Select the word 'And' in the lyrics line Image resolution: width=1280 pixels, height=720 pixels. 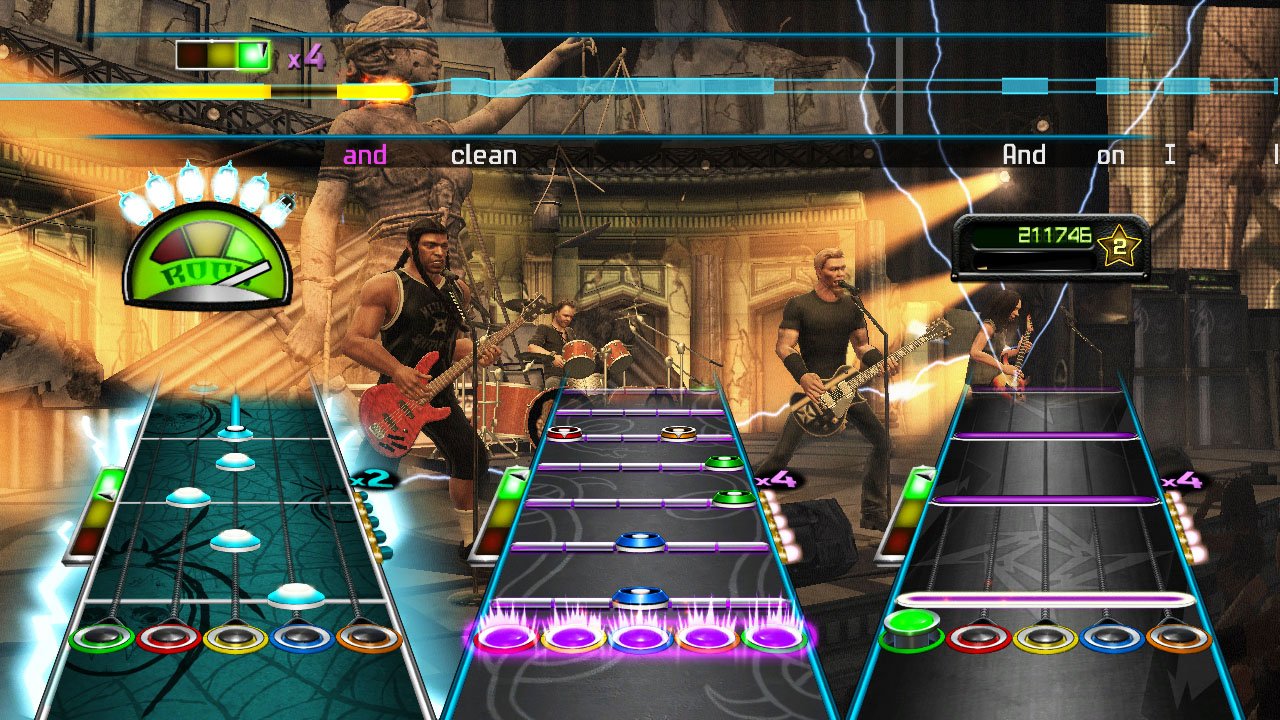click(1023, 154)
